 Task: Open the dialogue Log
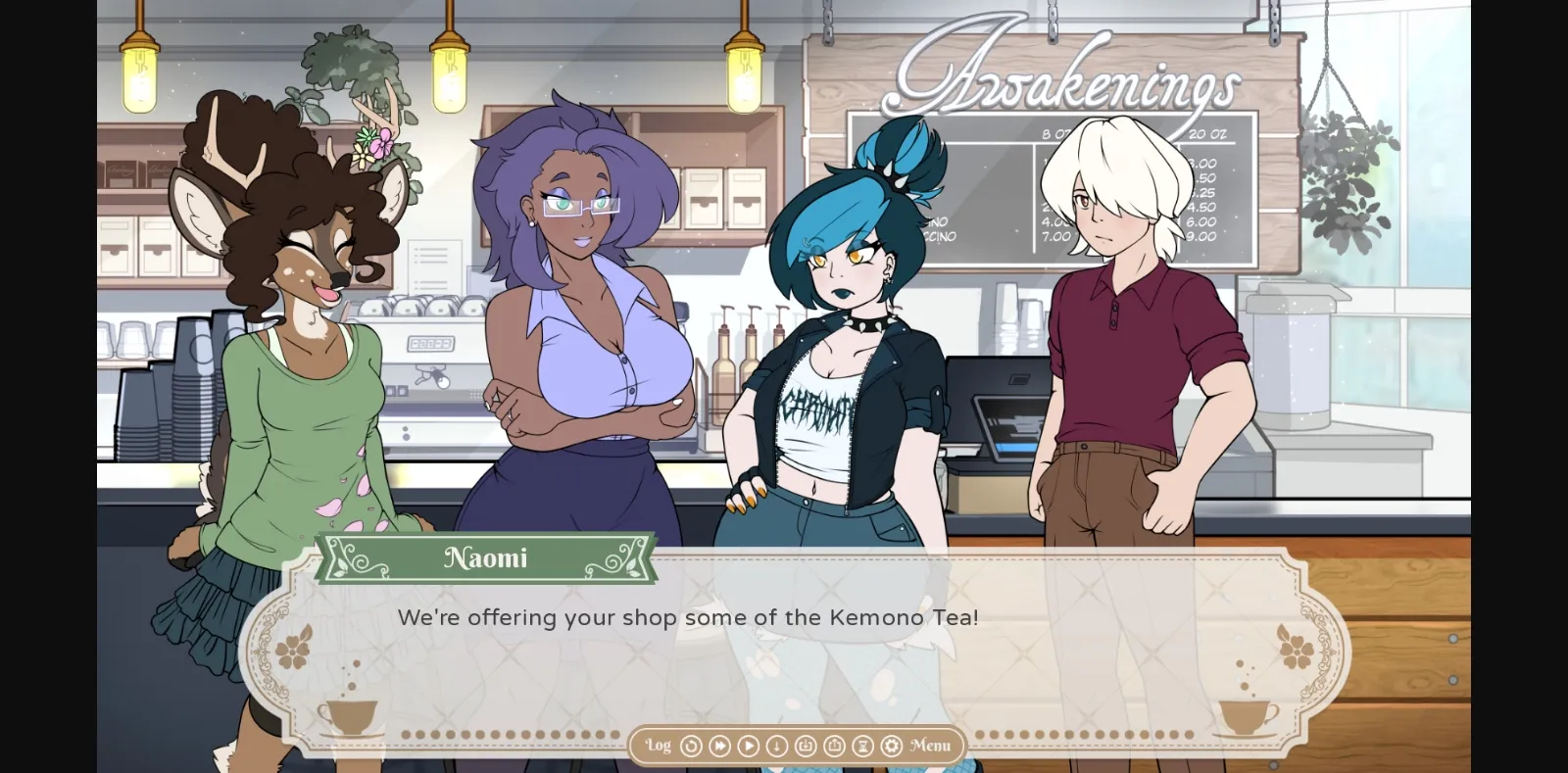(658, 746)
